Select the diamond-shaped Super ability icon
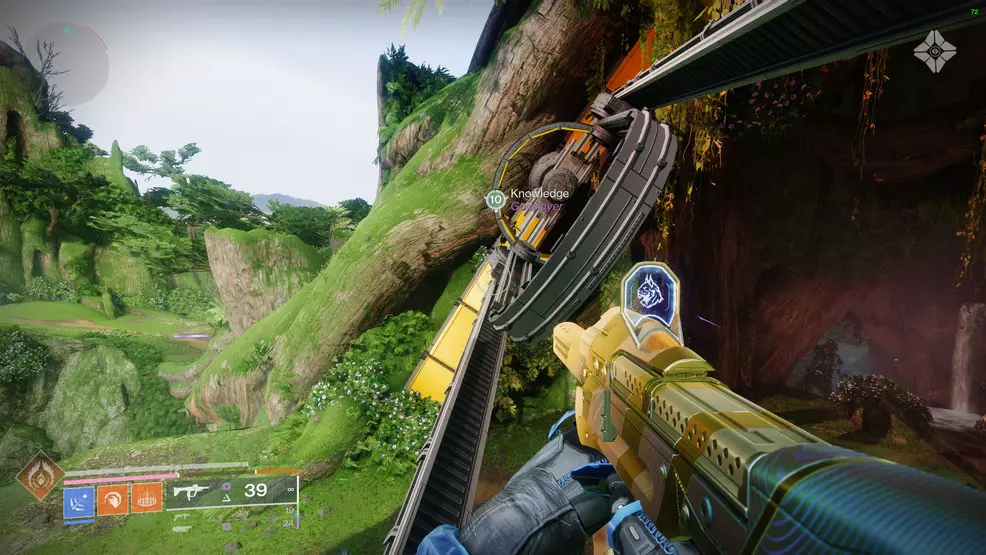986x555 pixels. [40, 476]
